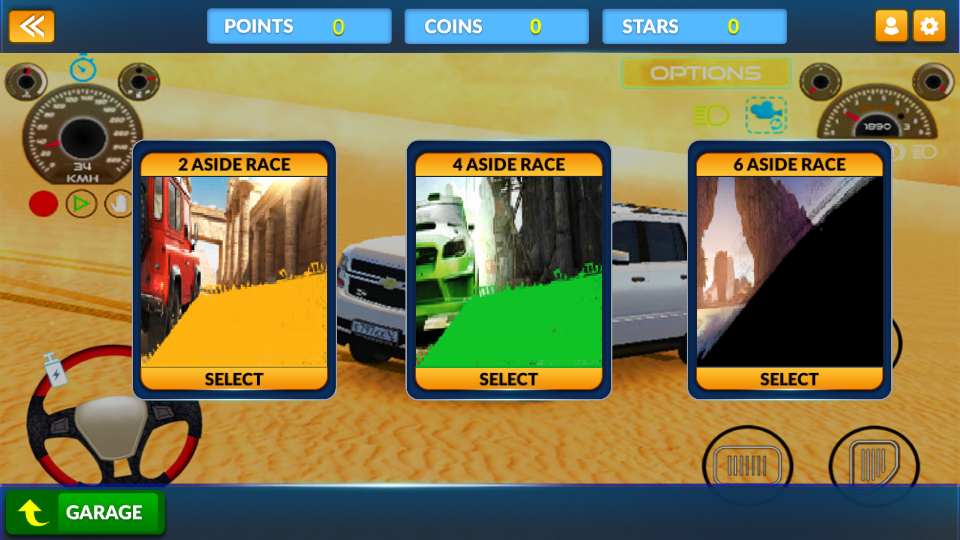Toggle the yellow headlights icon
Image resolution: width=960 pixels, height=540 pixels.
[x=711, y=116]
